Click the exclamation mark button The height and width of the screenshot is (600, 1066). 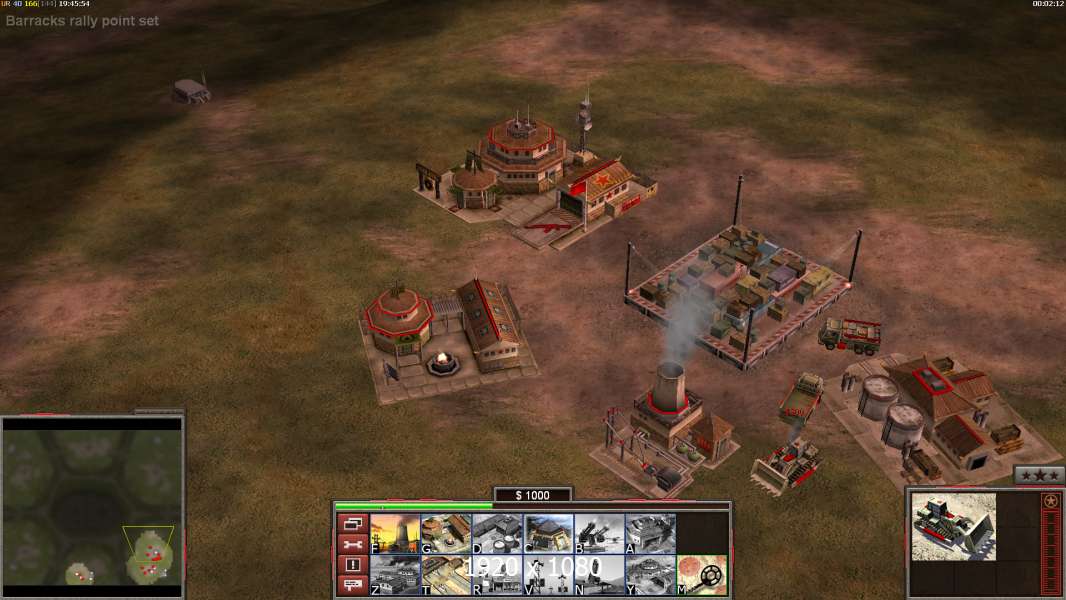[352, 565]
